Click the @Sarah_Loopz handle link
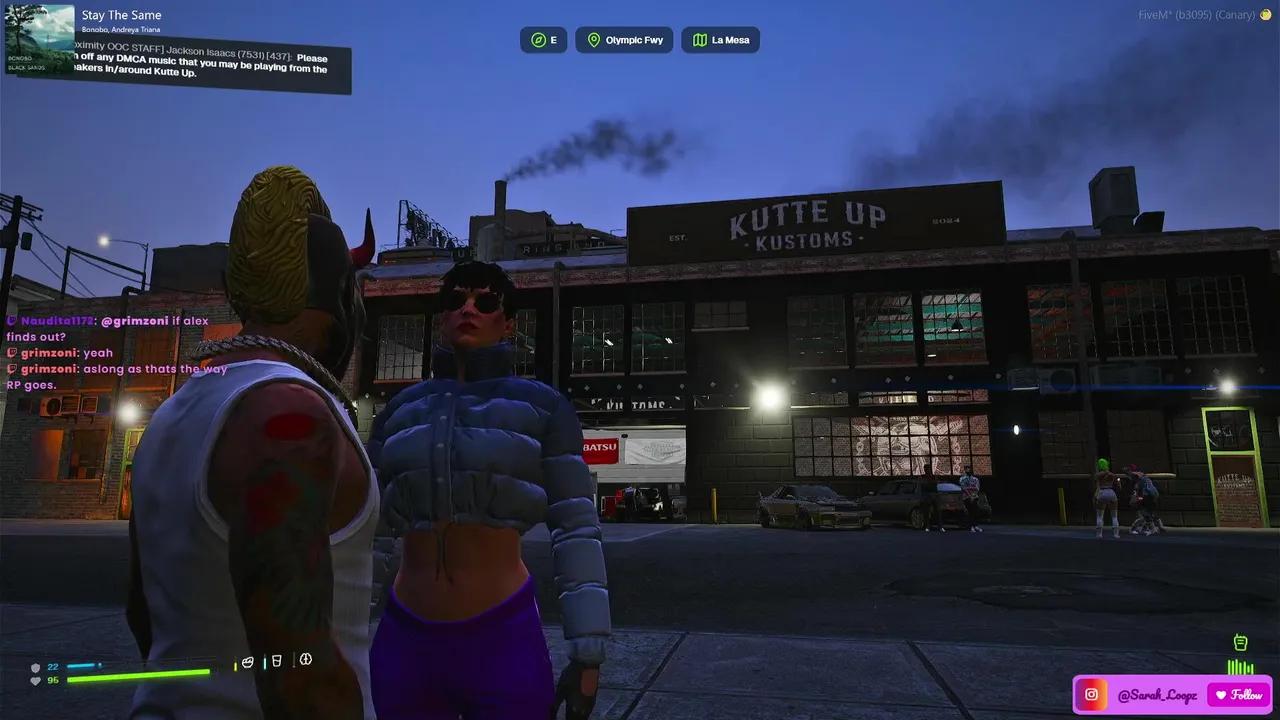This screenshot has width=1280, height=720. pyautogui.click(x=1157, y=695)
